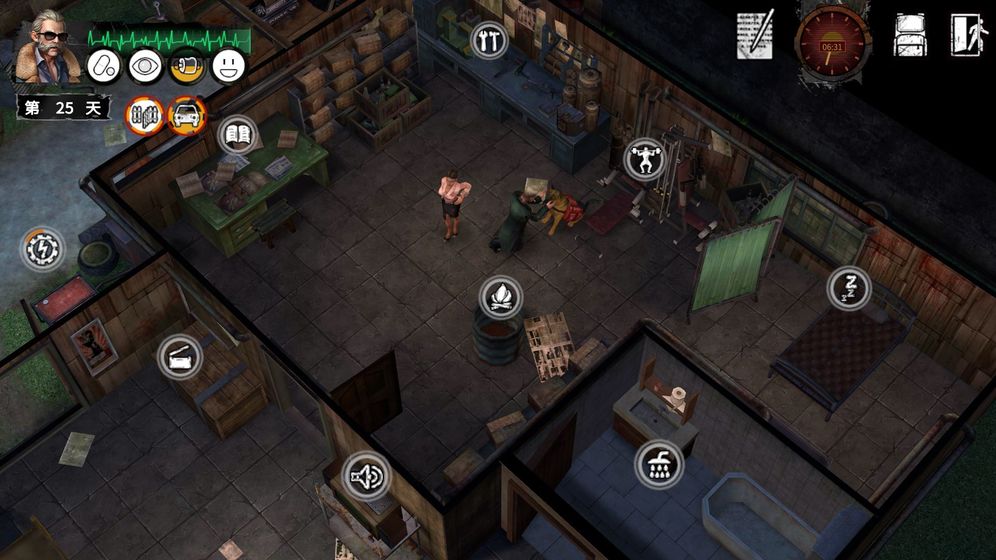The image size is (996, 560).
Task: Use the shower icon in bathroom
Action: coord(659,464)
